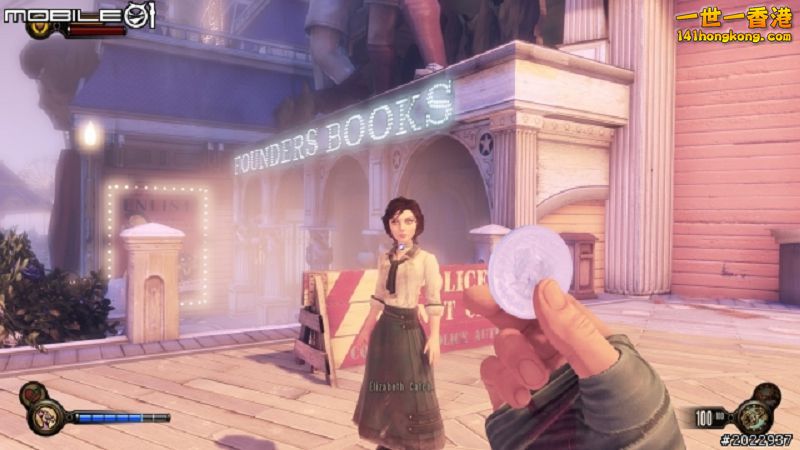Open the 141hongkong.com watermark link
This screenshot has width=800, height=450.
[734, 36]
